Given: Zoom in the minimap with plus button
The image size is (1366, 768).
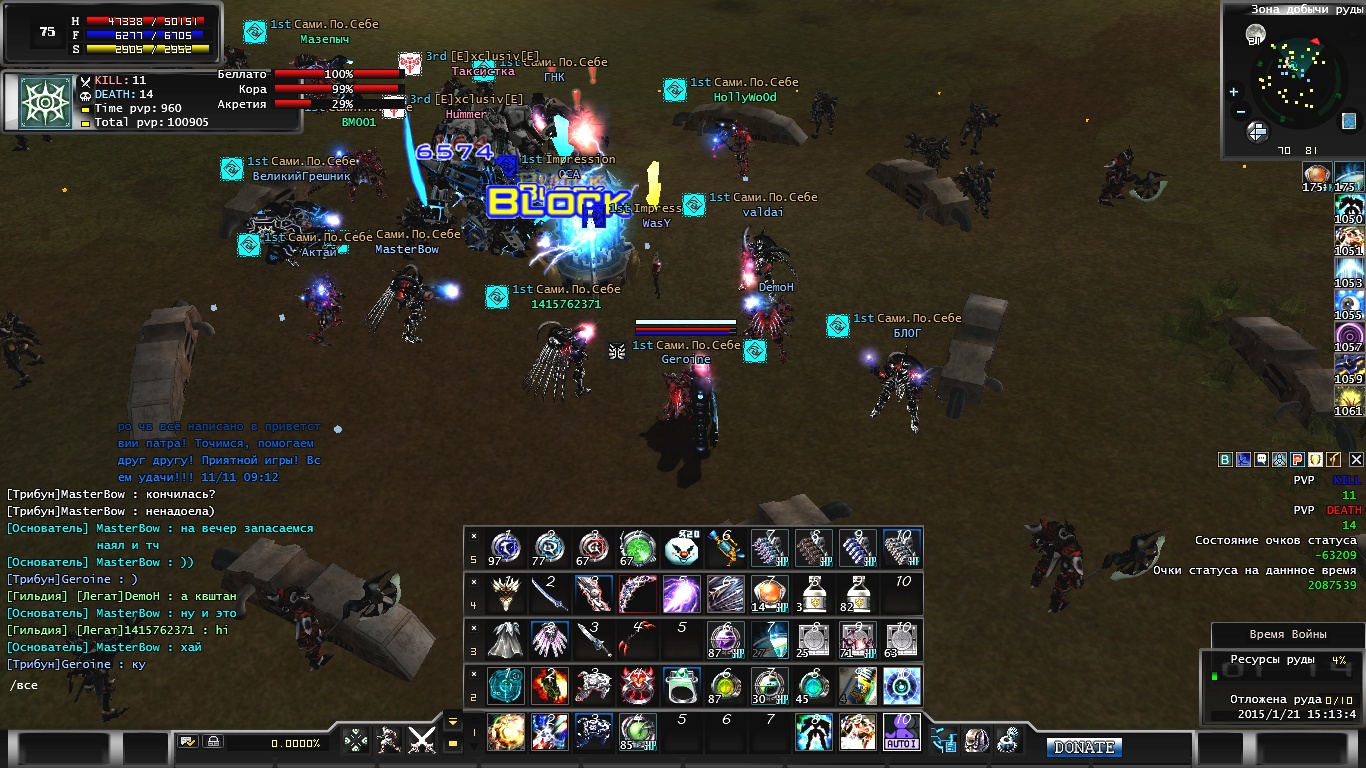Looking at the screenshot, I should (1233, 92).
